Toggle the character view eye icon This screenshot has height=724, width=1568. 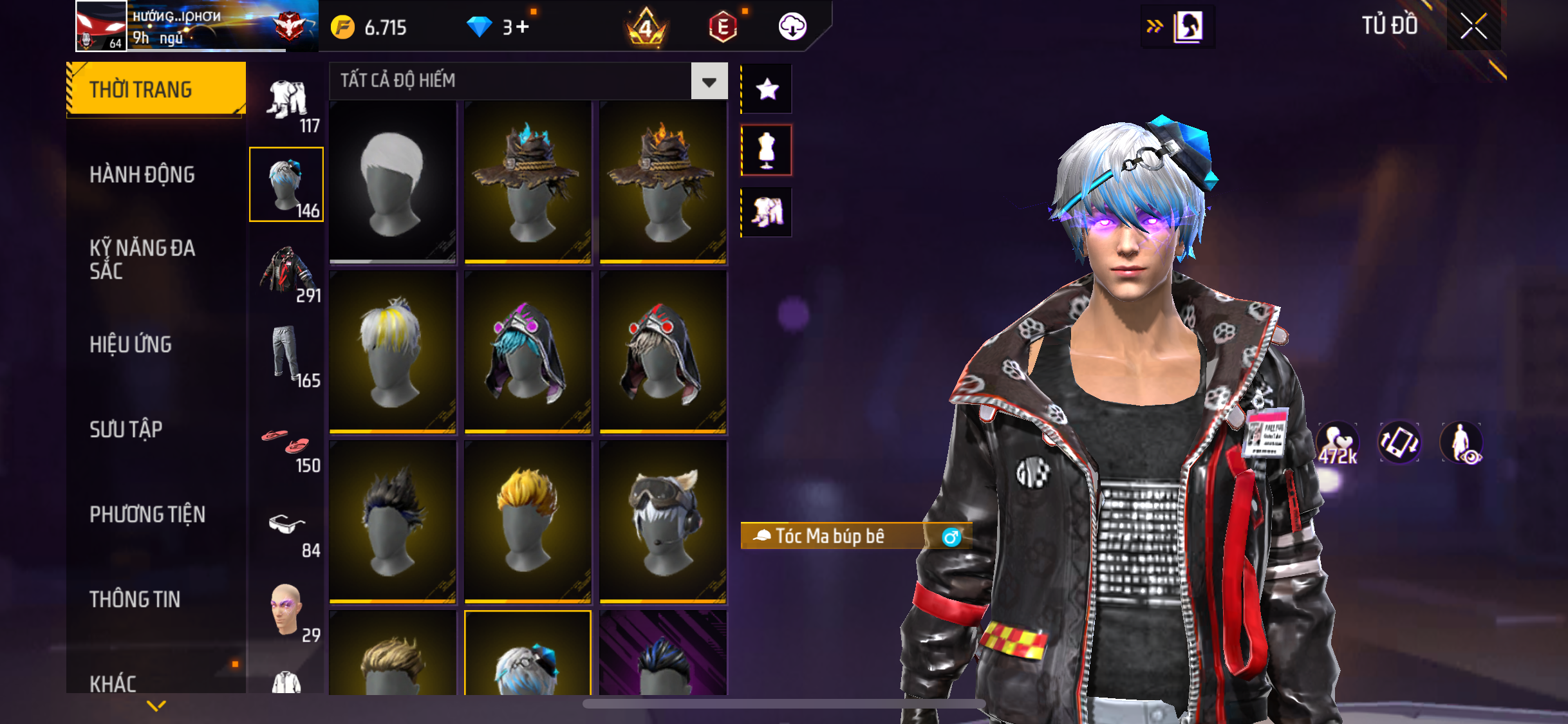tap(1462, 443)
